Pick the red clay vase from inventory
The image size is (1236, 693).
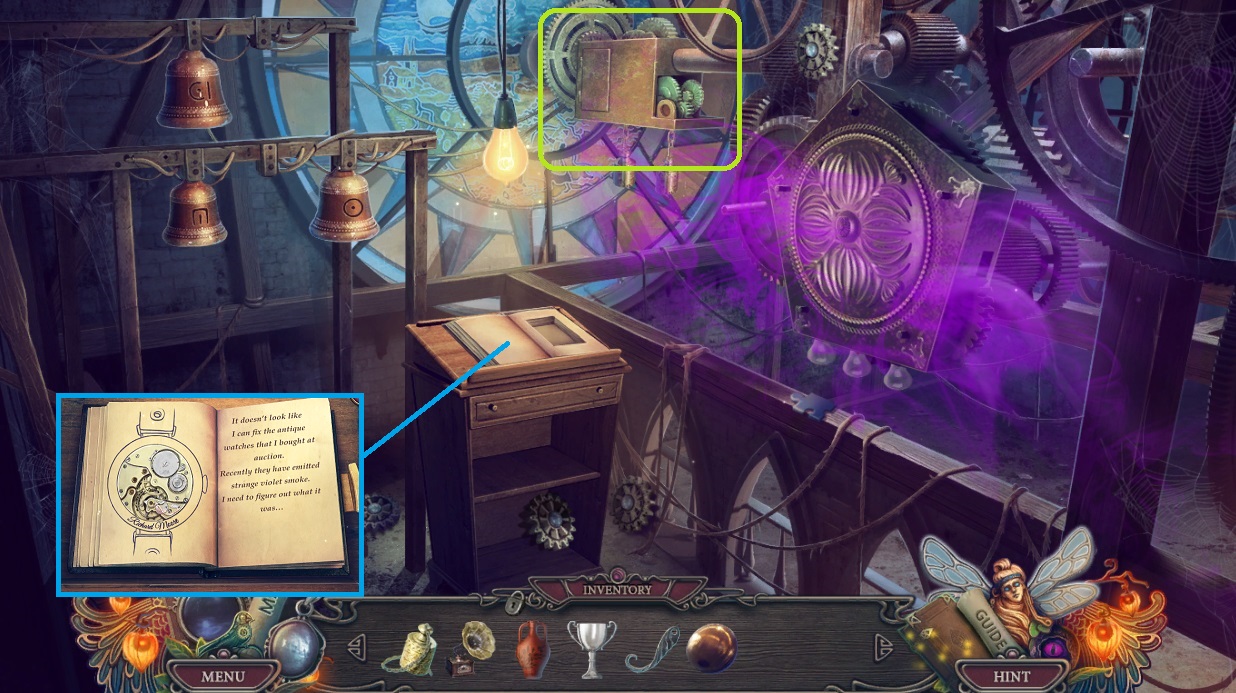[x=533, y=647]
